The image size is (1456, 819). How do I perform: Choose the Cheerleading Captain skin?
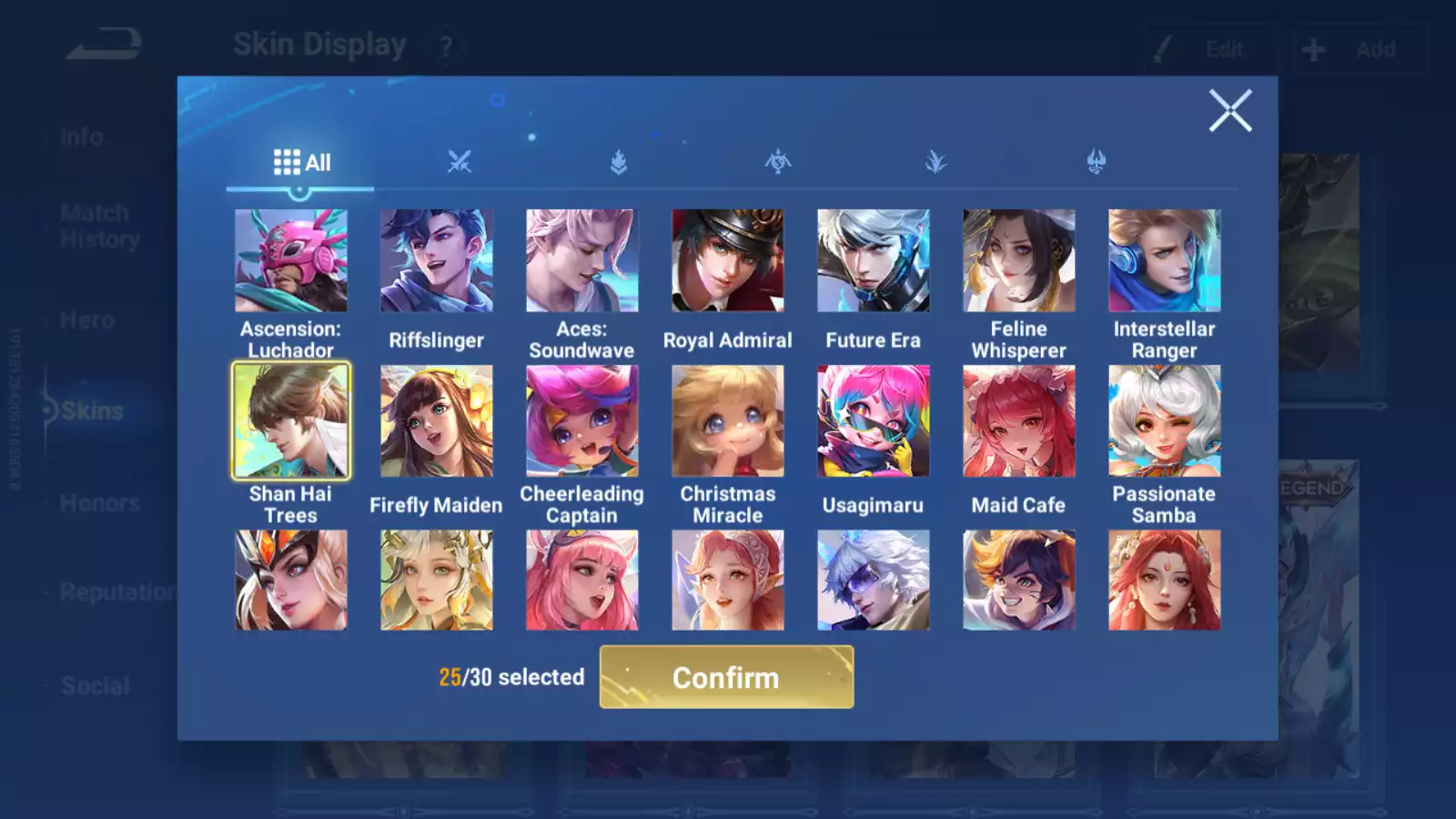(x=581, y=420)
